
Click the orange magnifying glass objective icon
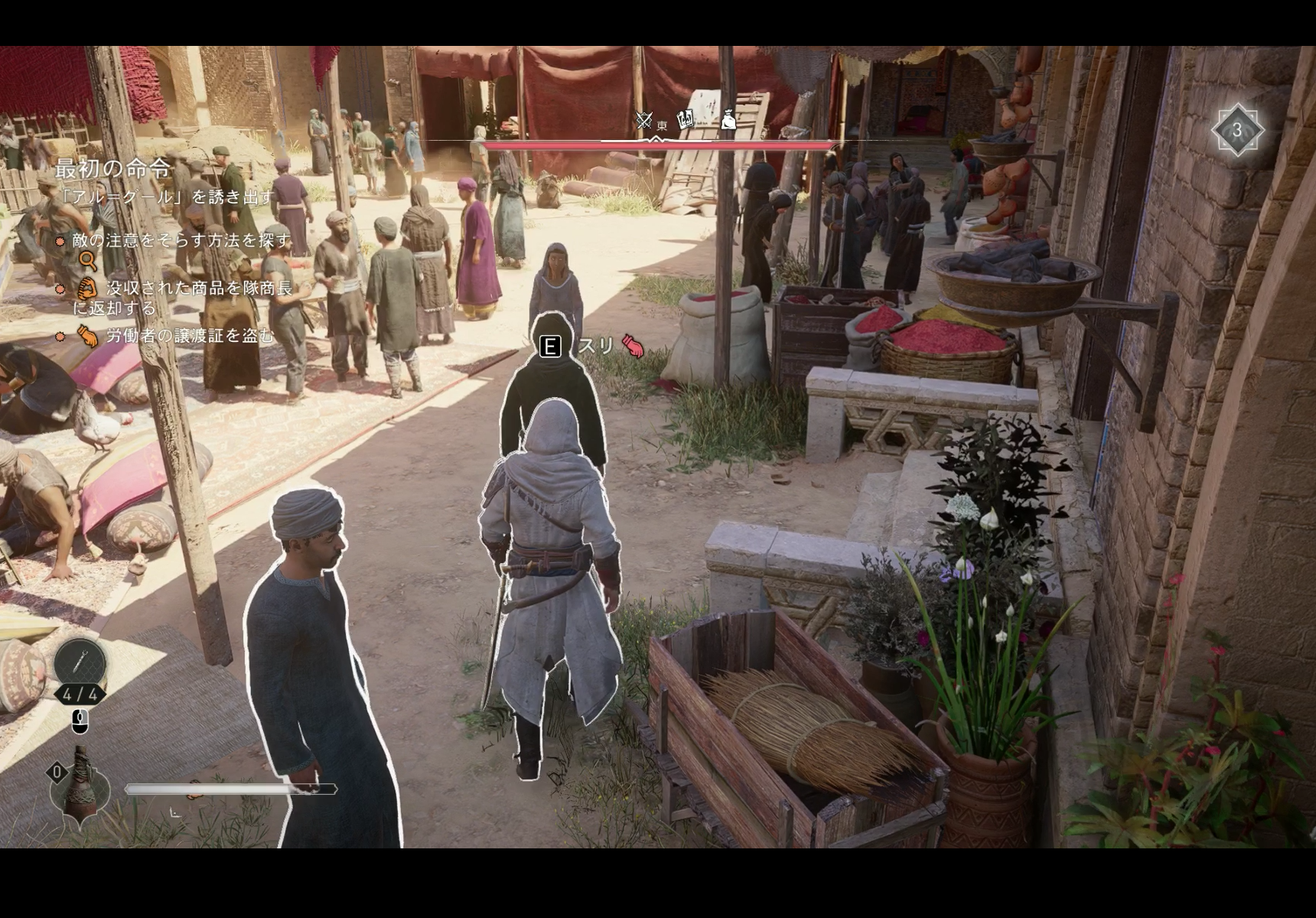point(88,262)
